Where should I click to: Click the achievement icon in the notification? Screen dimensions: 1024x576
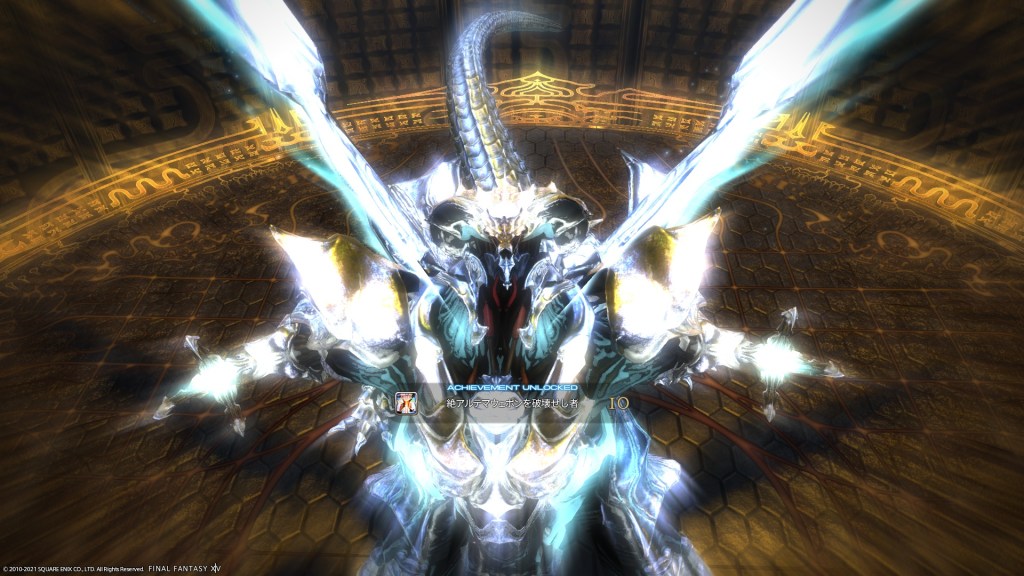[406, 402]
